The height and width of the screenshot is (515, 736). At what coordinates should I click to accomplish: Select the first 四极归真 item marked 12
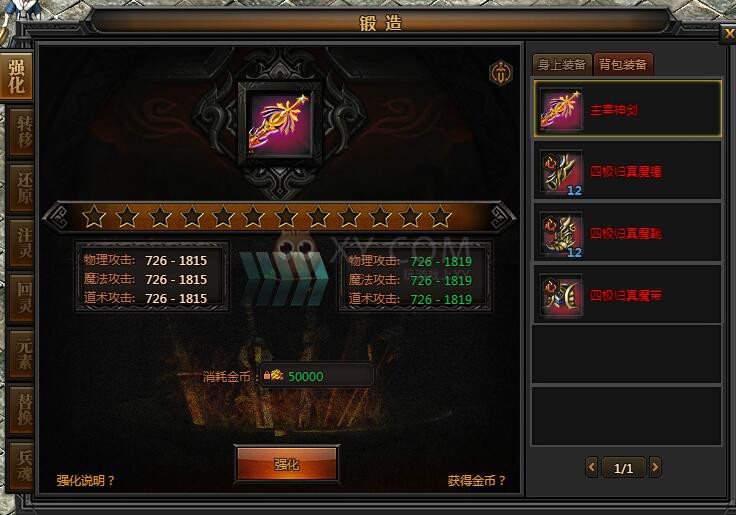pyautogui.click(x=627, y=171)
